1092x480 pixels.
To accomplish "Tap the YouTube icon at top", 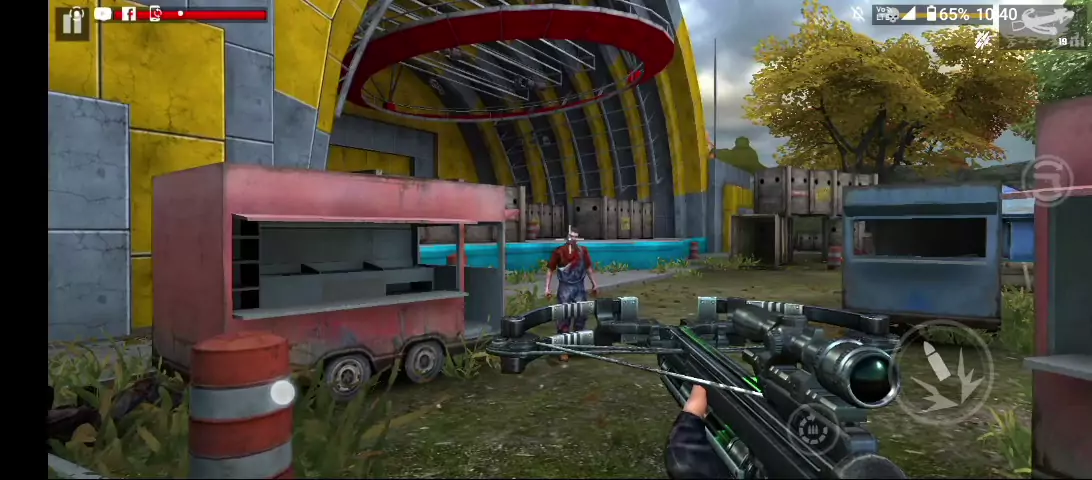I will (x=103, y=14).
